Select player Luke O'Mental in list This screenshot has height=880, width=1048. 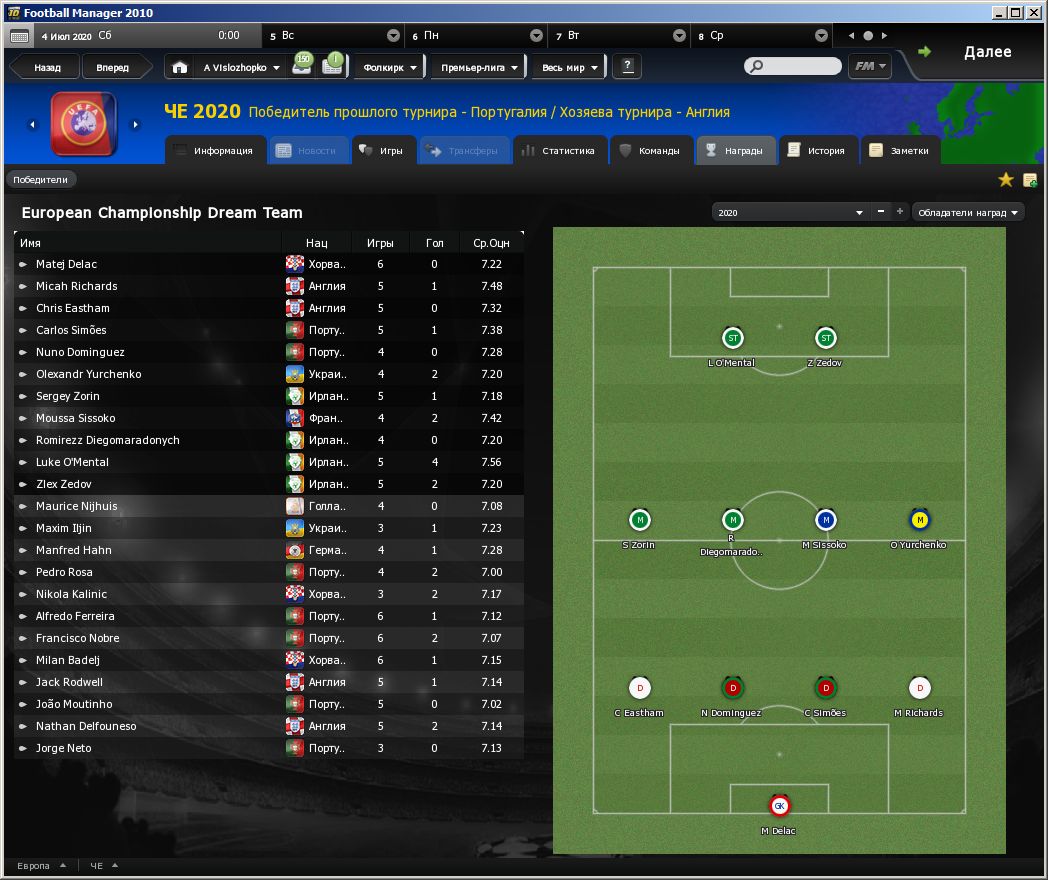(x=72, y=462)
